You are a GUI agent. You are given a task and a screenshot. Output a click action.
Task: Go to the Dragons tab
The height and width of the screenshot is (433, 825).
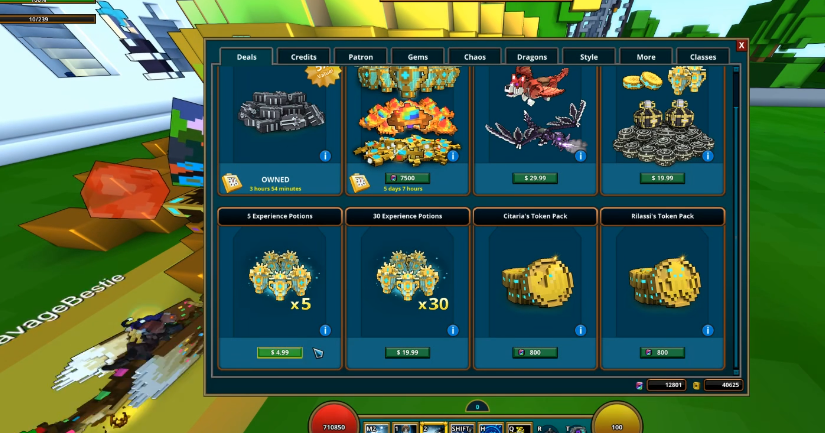pos(532,57)
